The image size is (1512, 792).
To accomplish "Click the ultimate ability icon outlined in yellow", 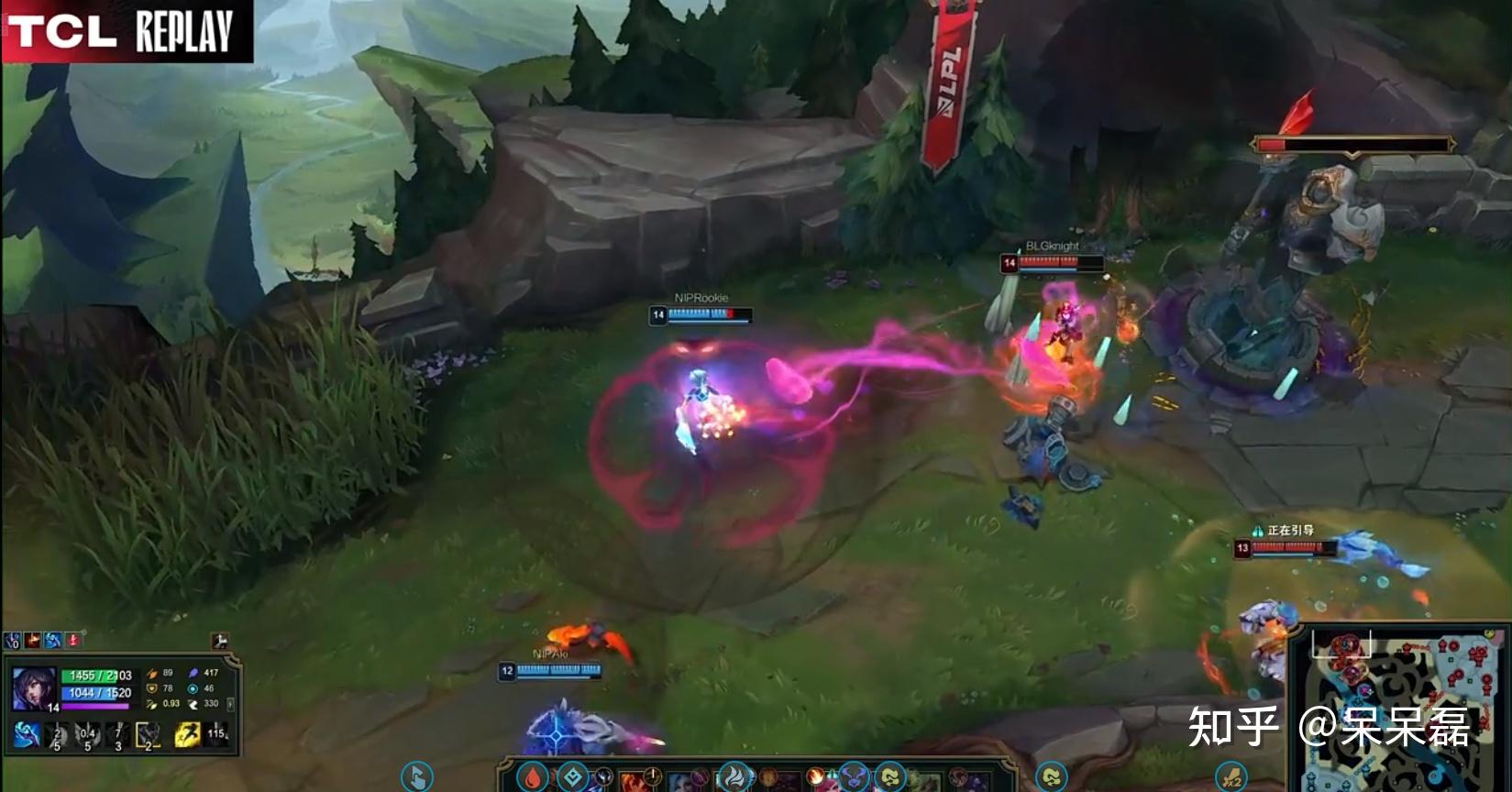I will point(147,735).
